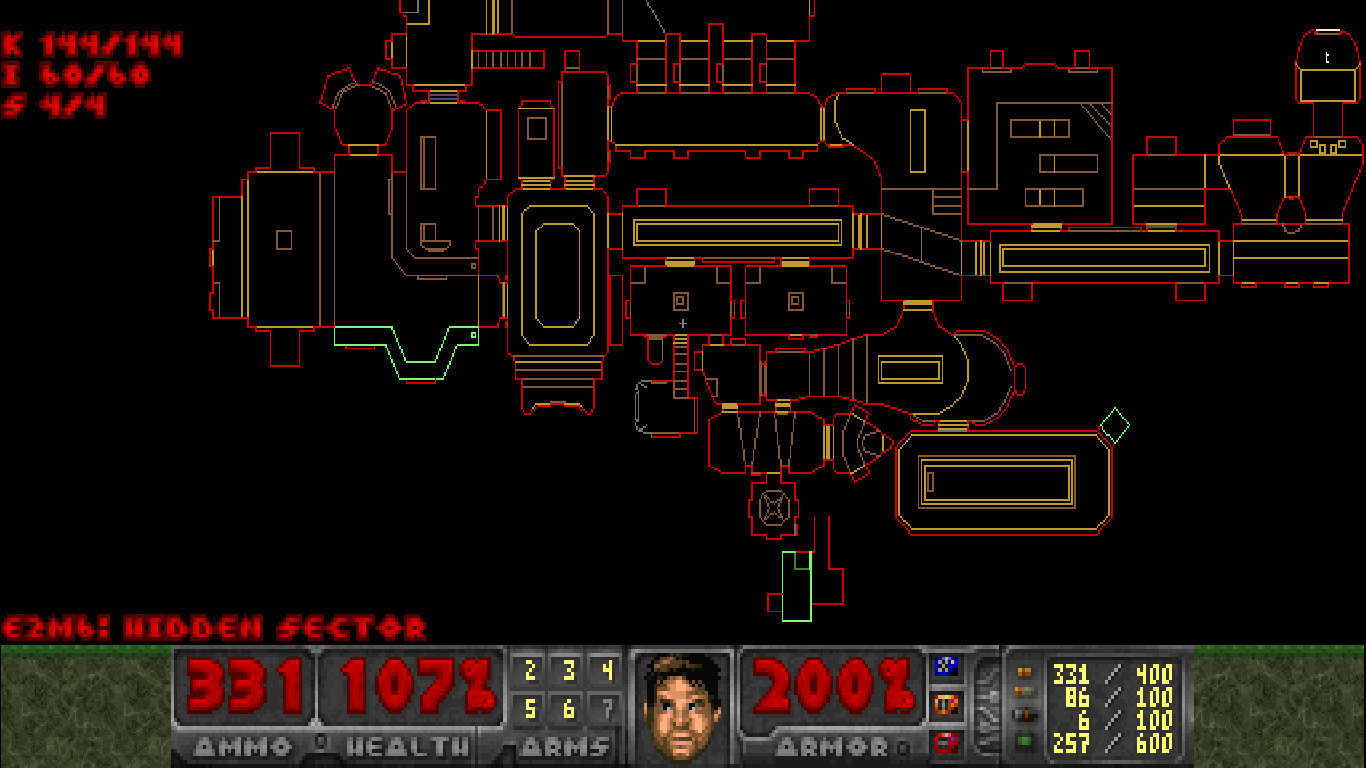Click the AMMO label on the status bar
1366x768 pixels.
(240, 744)
